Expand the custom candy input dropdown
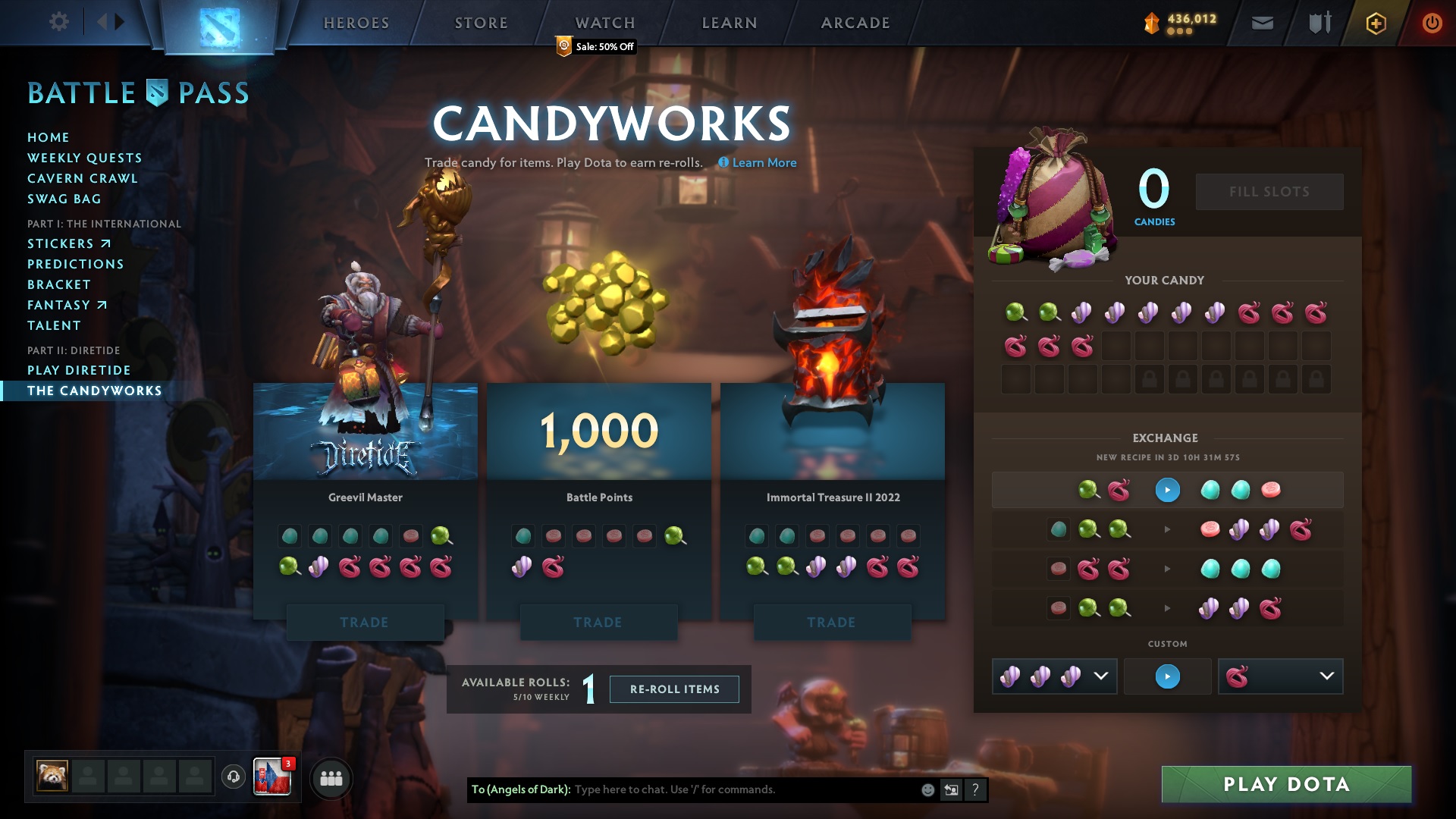This screenshot has width=1456, height=819. (x=1100, y=676)
